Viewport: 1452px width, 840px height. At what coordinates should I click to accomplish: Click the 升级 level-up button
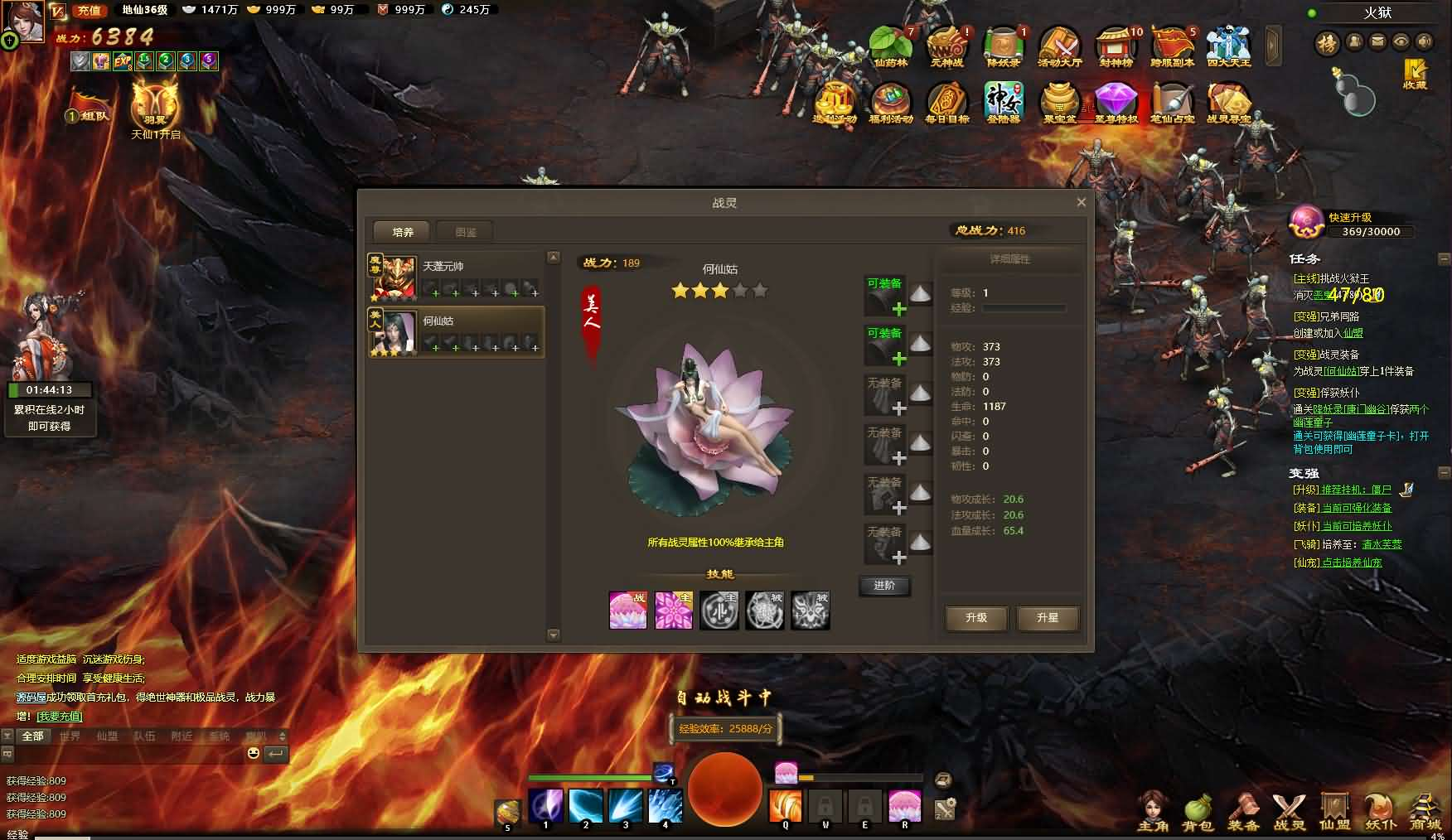pyautogui.click(x=976, y=618)
